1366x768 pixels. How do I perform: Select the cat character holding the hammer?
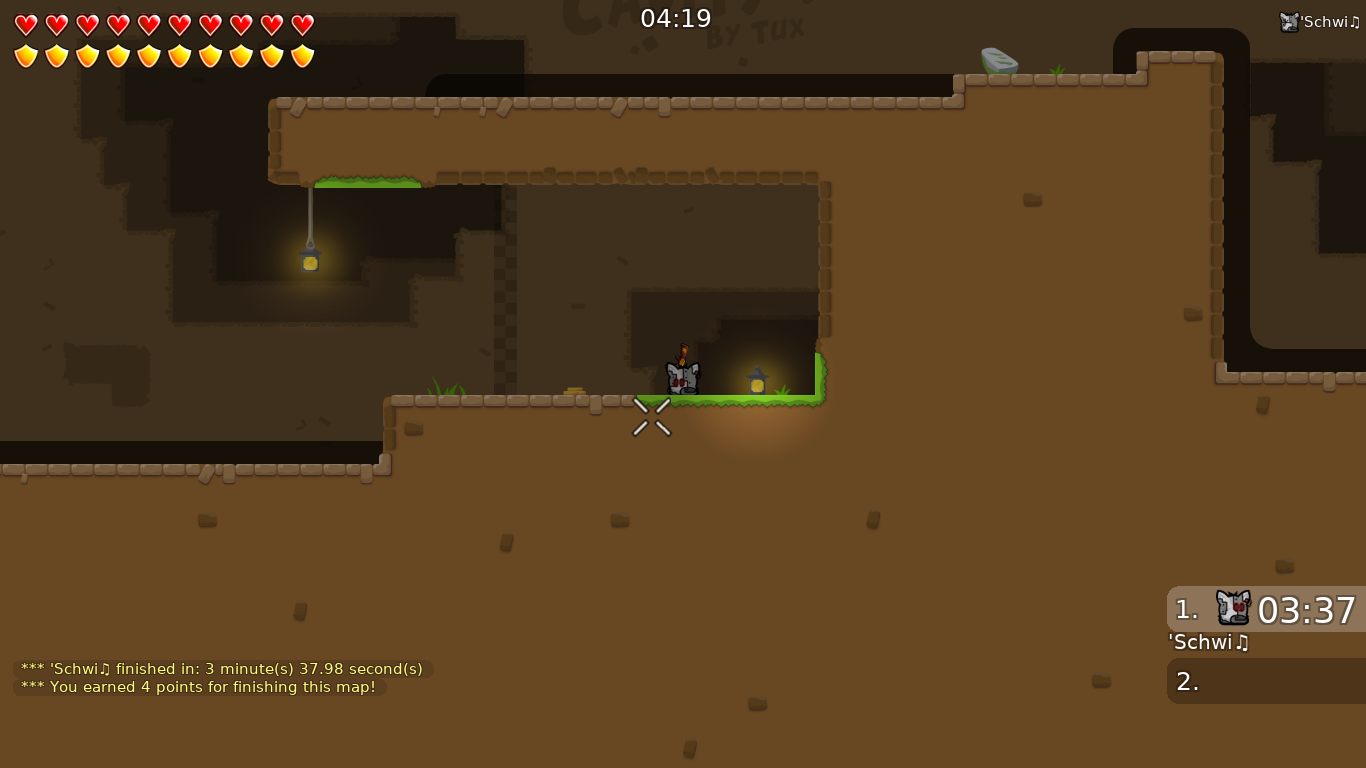683,377
